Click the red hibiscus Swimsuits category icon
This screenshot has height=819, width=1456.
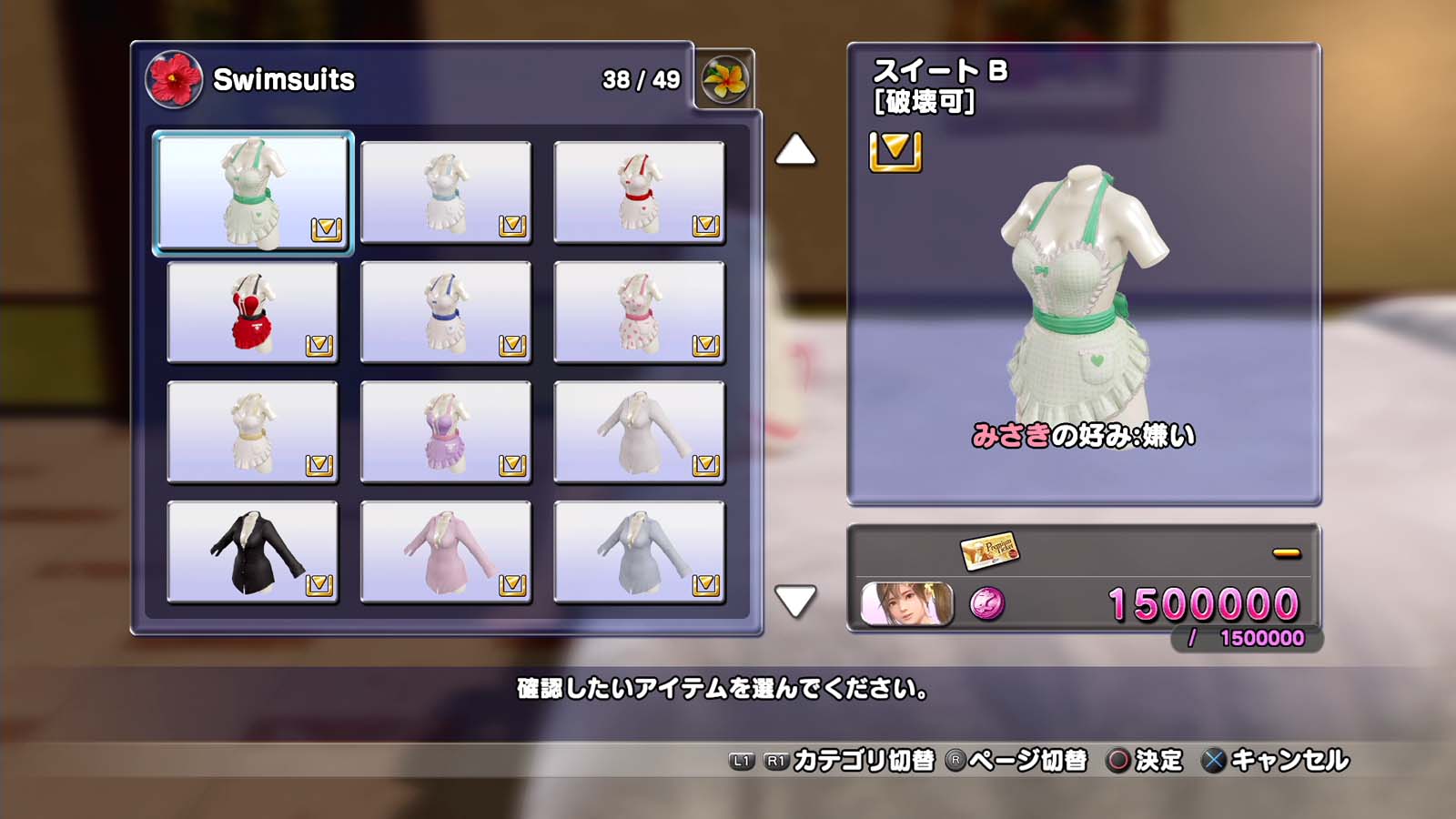pyautogui.click(x=173, y=79)
